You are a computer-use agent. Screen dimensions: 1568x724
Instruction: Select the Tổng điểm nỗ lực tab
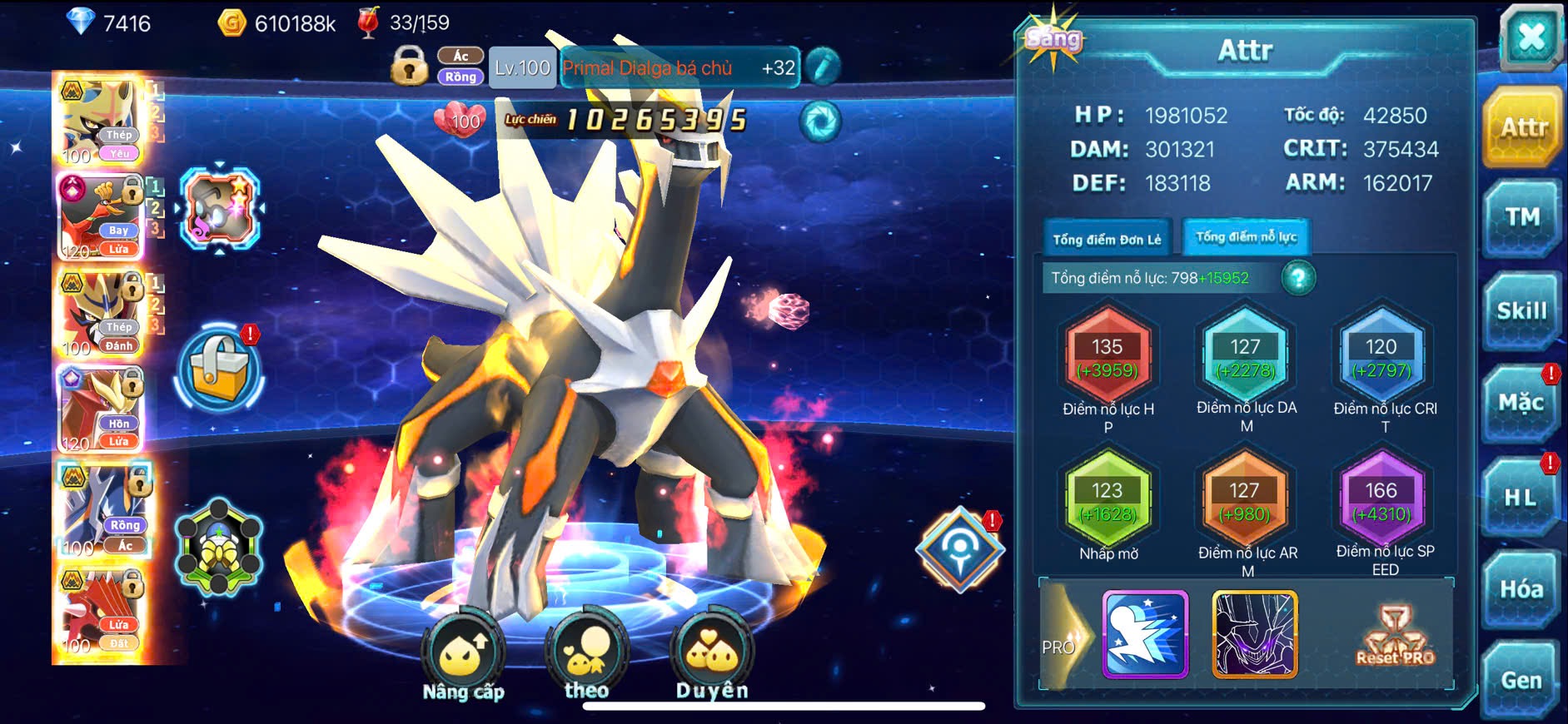pos(1246,237)
